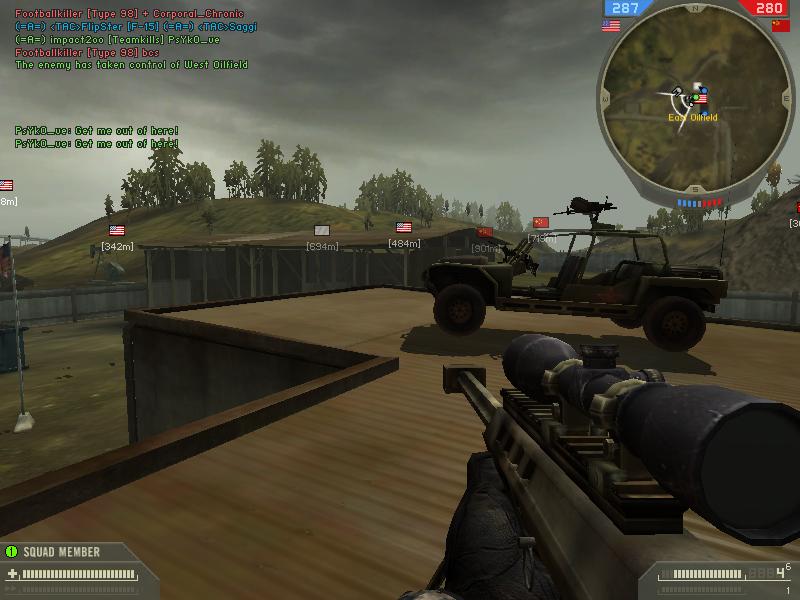Click the US flag beside the blue ticket count

611,26
